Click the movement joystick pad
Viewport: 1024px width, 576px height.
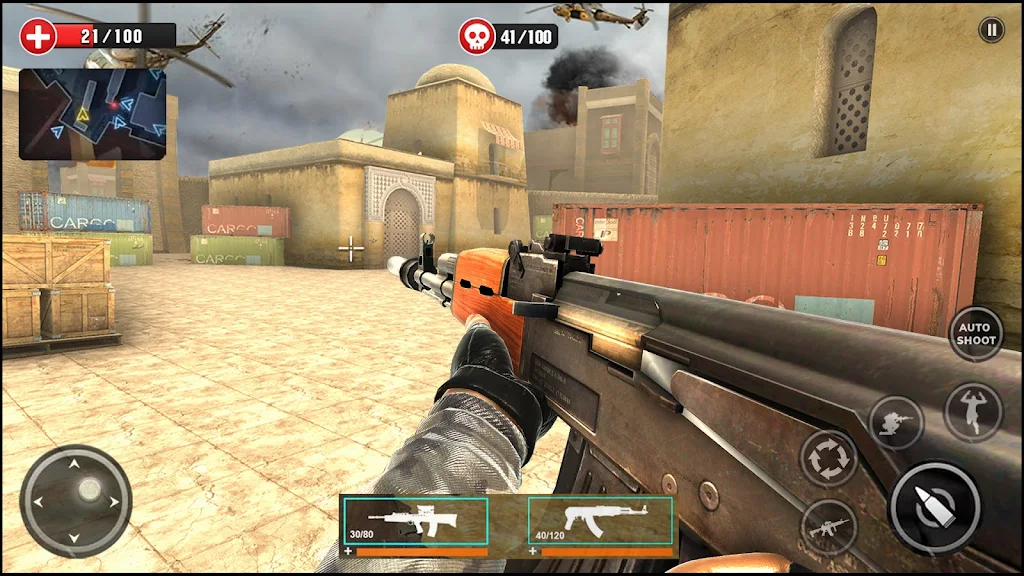(x=76, y=501)
